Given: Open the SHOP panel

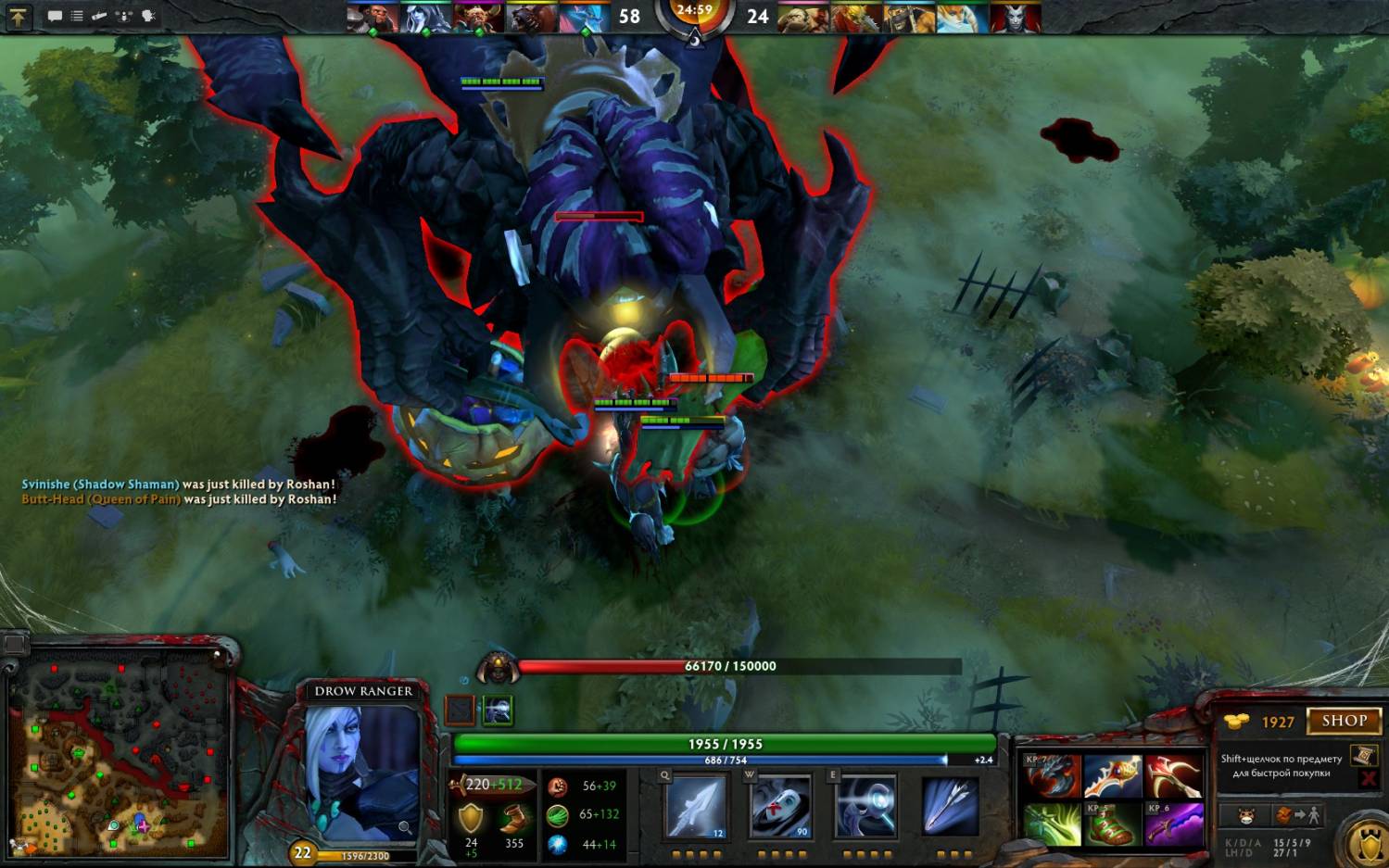Looking at the screenshot, I should [x=1343, y=721].
